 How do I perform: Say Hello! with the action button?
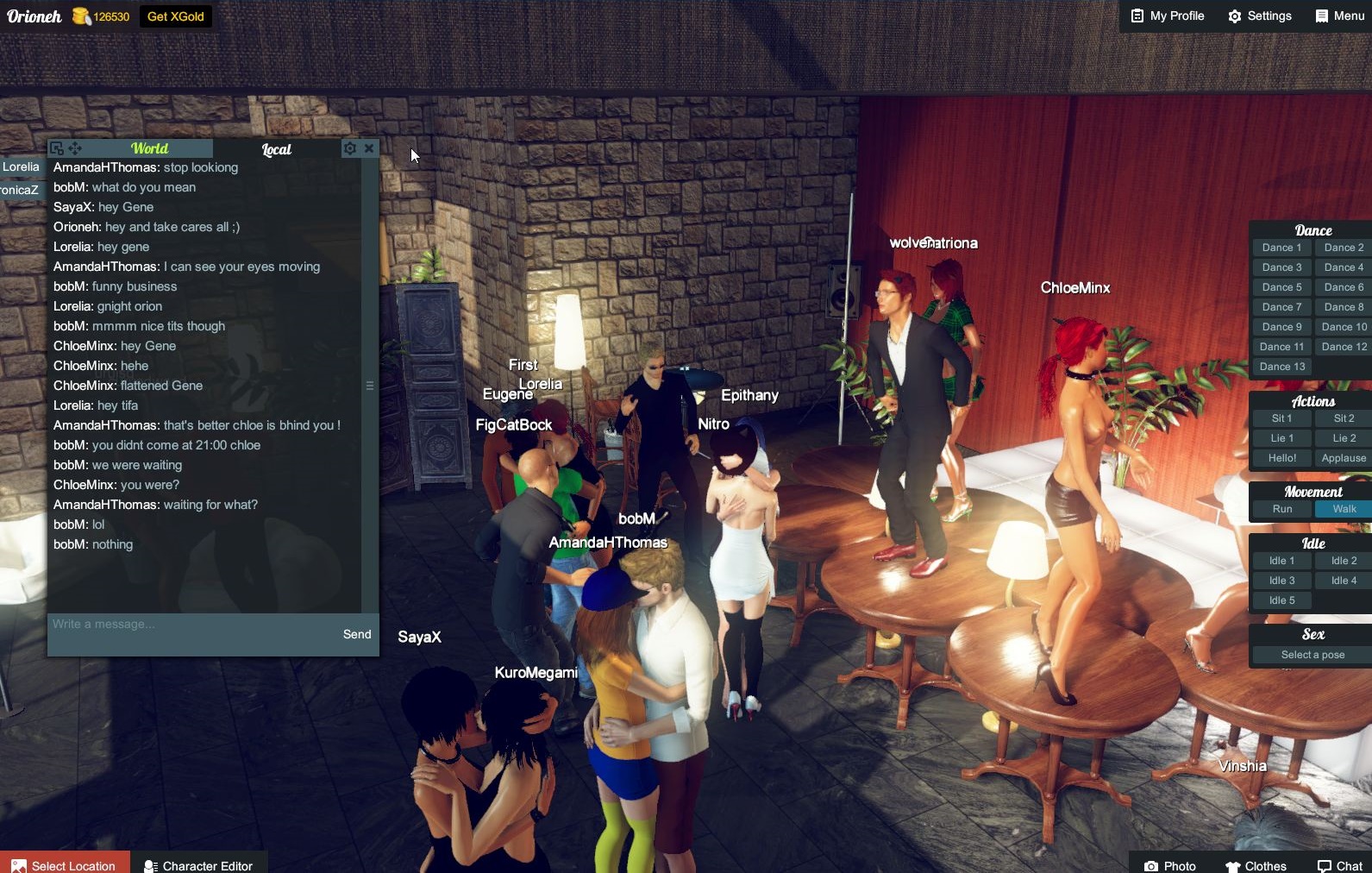[1281, 458]
